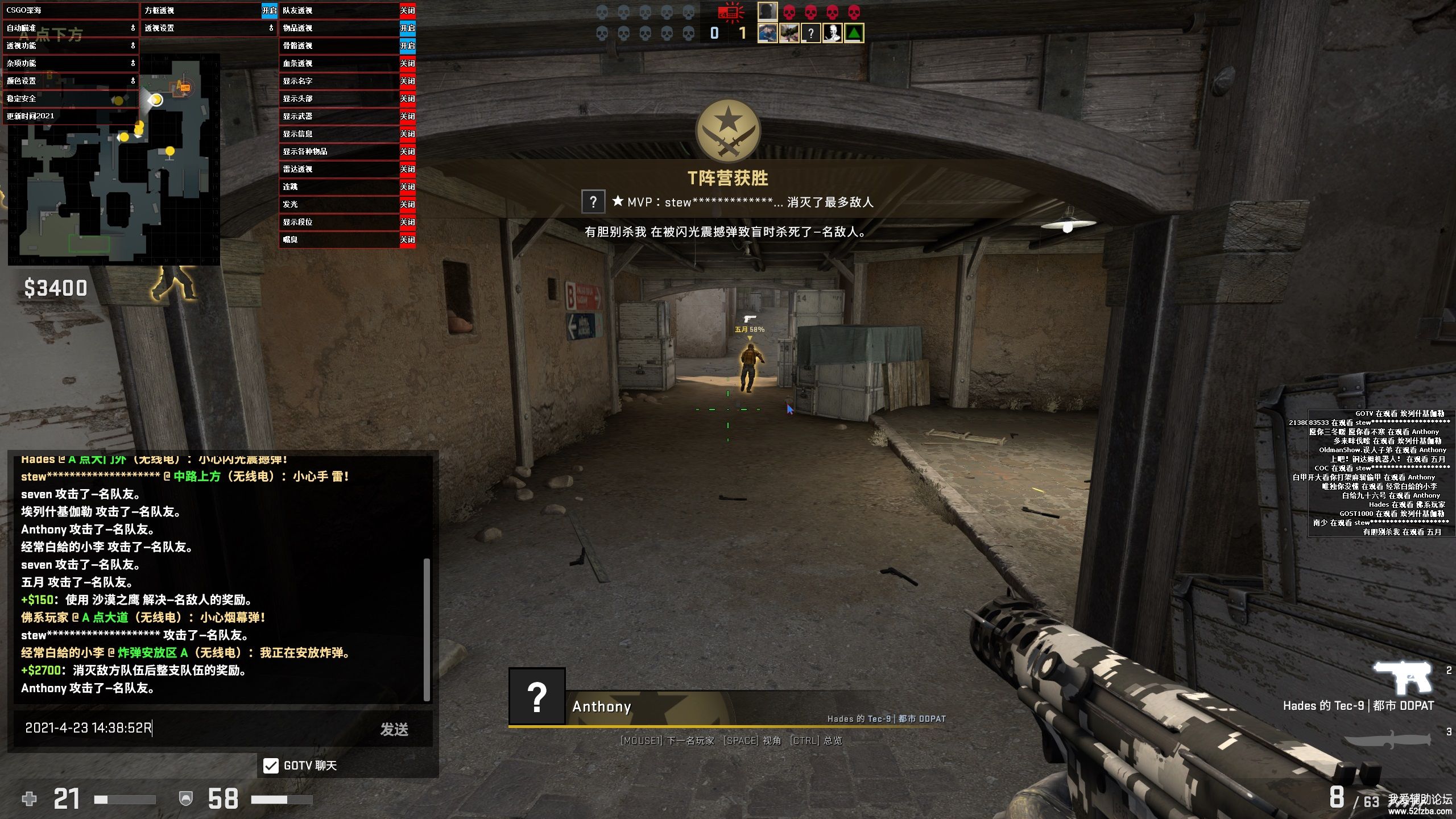Open the MVP player's question-mark avatar
The image size is (1456, 819).
tap(593, 201)
